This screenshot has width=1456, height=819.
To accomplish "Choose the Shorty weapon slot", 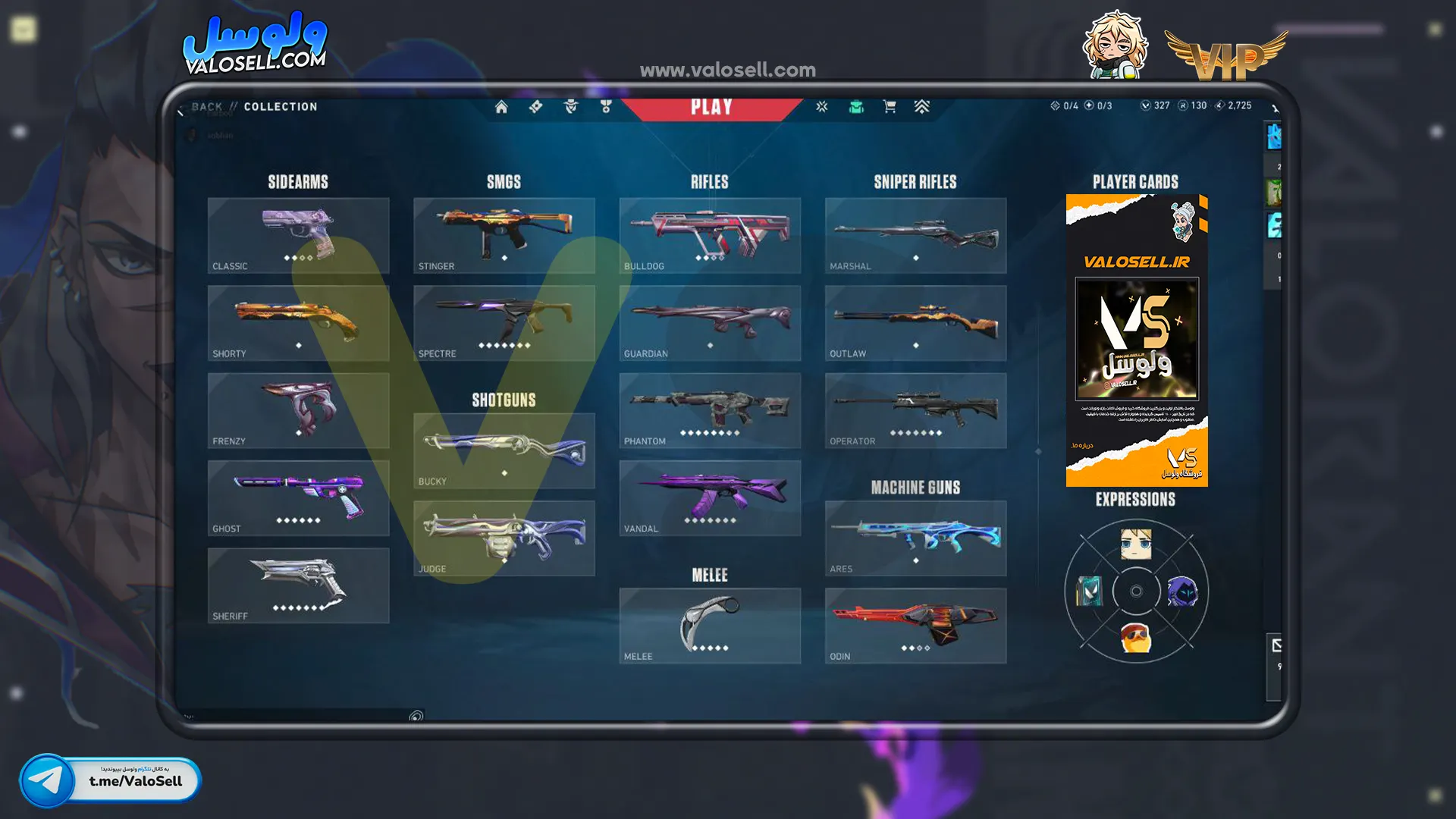I will (x=298, y=322).
